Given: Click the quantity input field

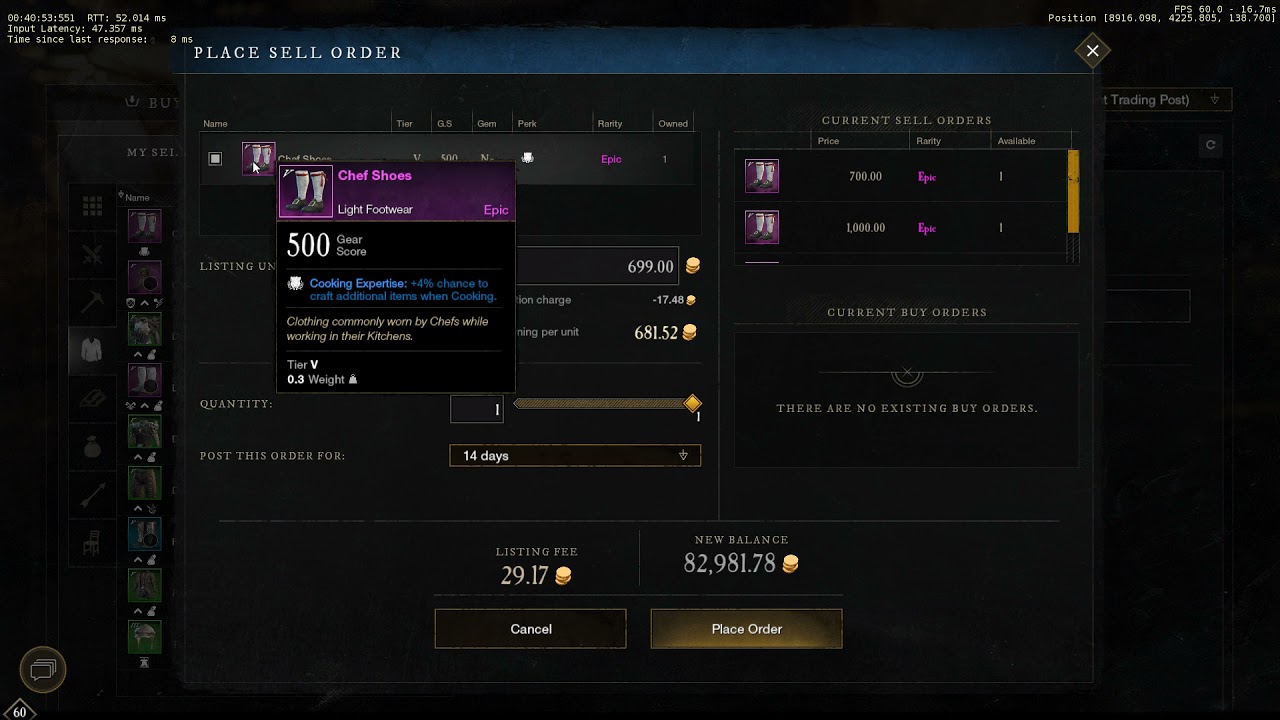Looking at the screenshot, I should coord(477,409).
